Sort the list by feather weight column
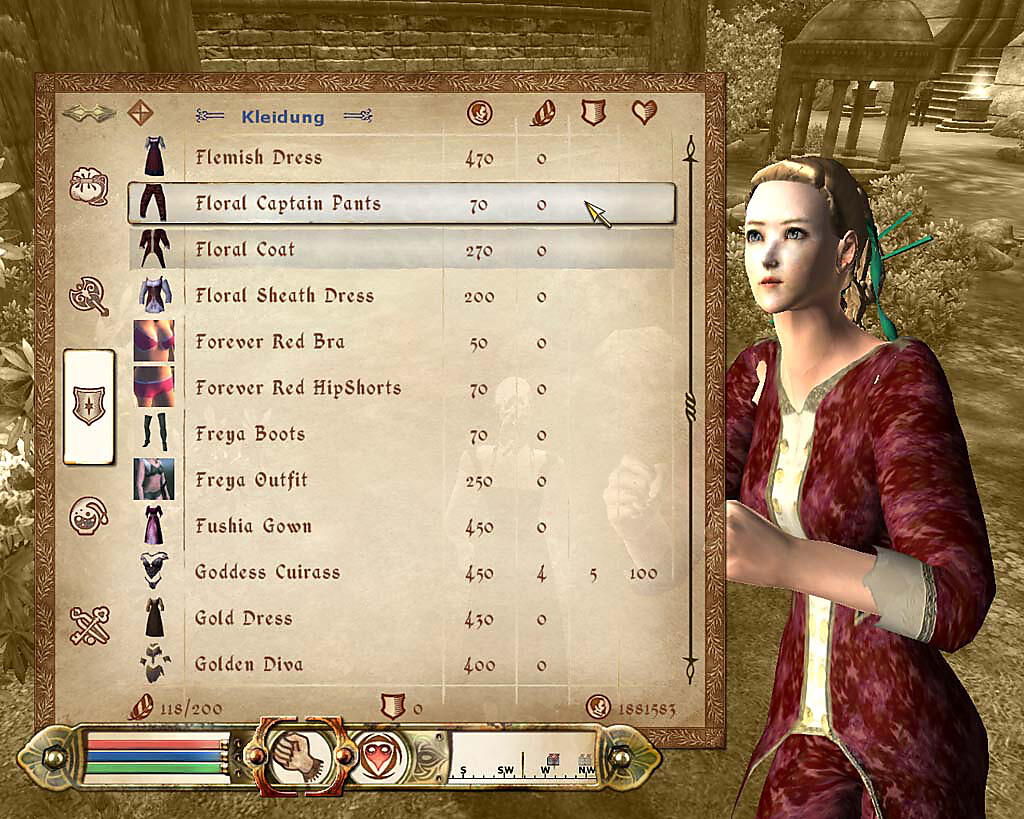 (x=541, y=113)
